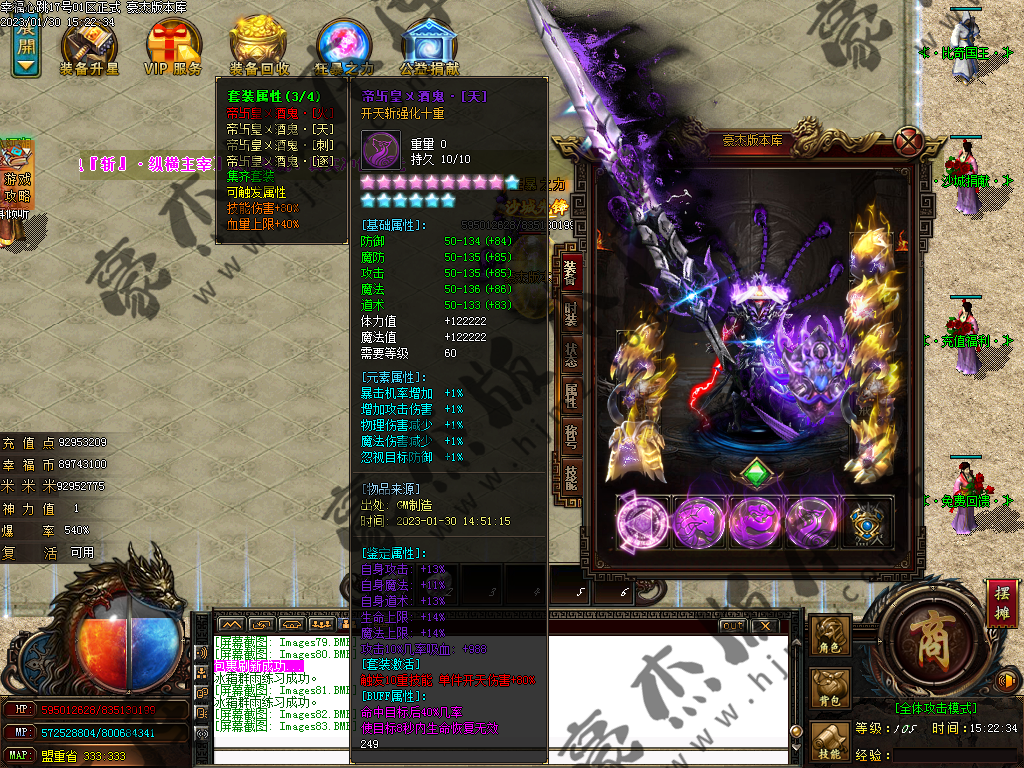Open the 商 shop medallion

click(929, 639)
